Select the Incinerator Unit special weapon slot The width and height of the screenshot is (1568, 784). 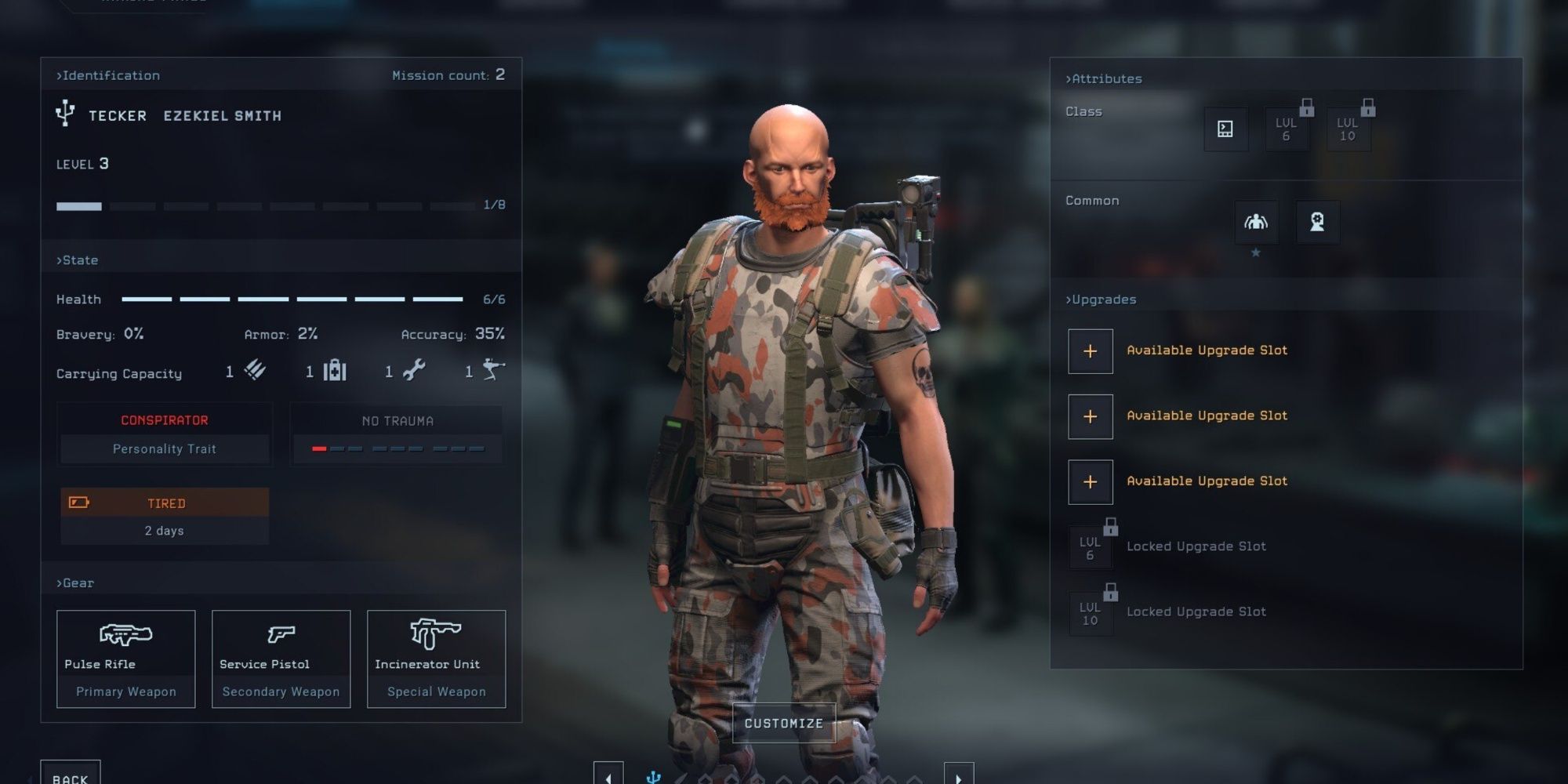tap(436, 659)
